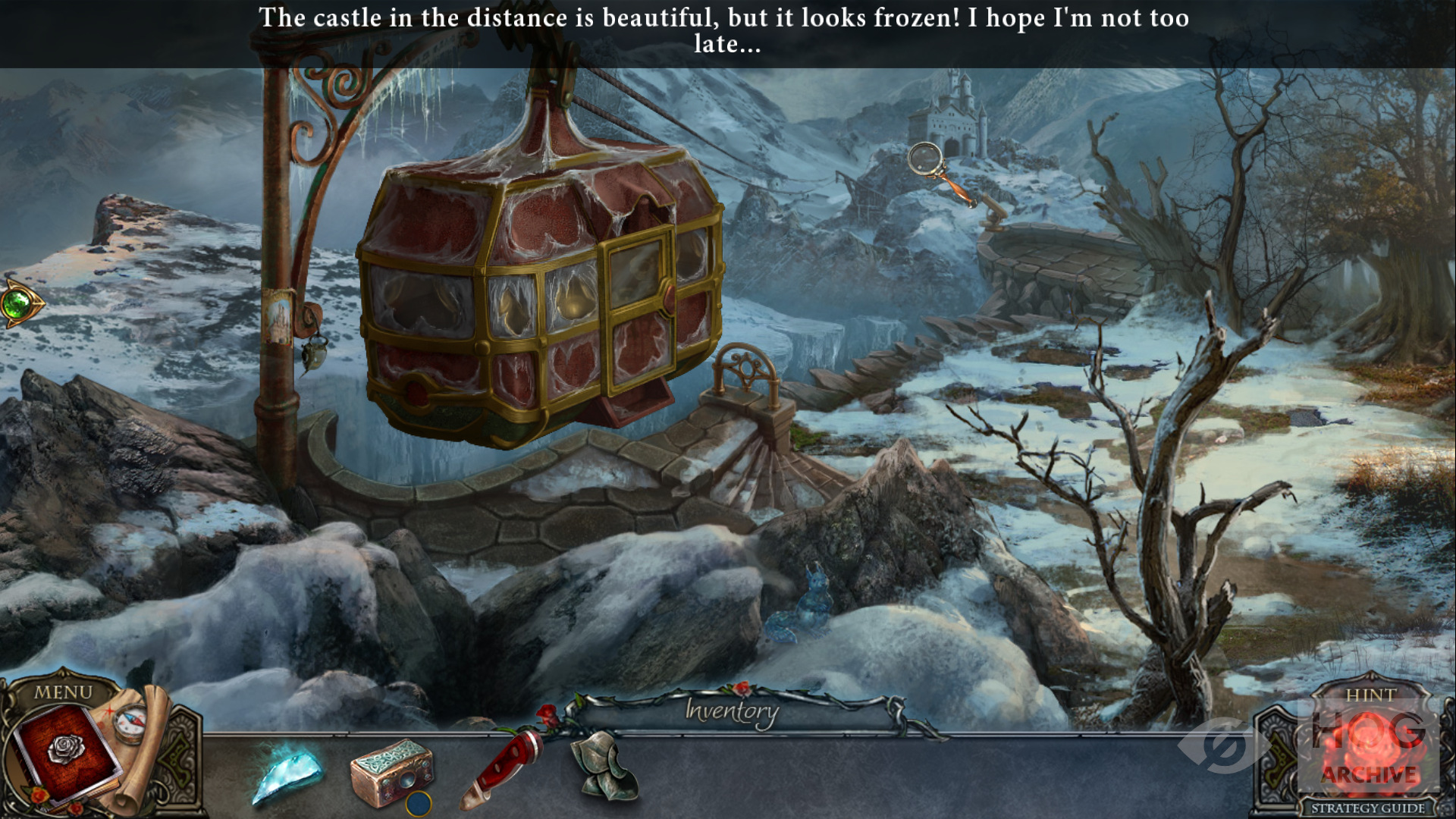1456x819 pixels.
Task: Open the Strategy Guide
Action: click(x=1368, y=808)
